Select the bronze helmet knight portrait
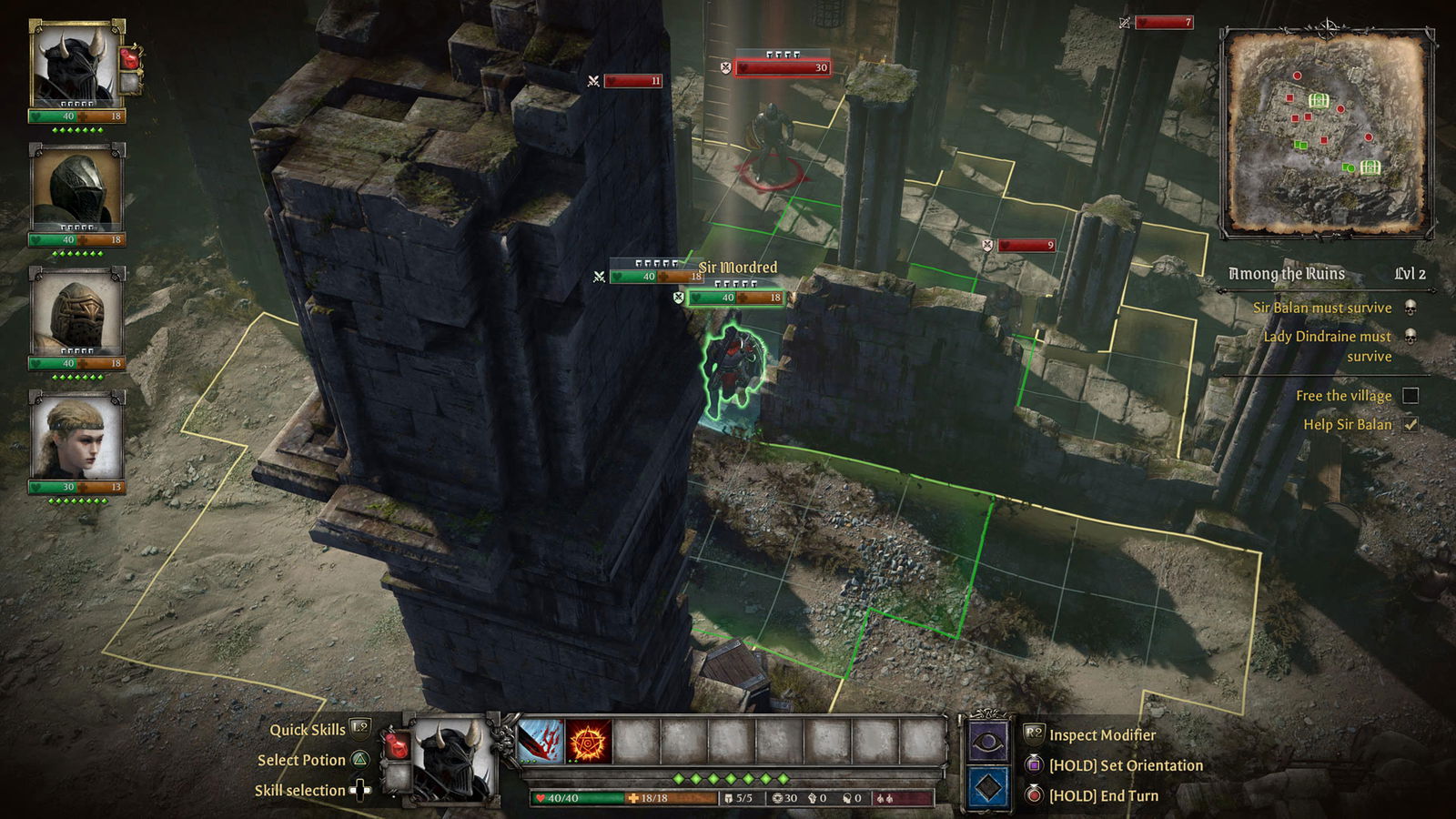The image size is (1456, 819). [76, 312]
